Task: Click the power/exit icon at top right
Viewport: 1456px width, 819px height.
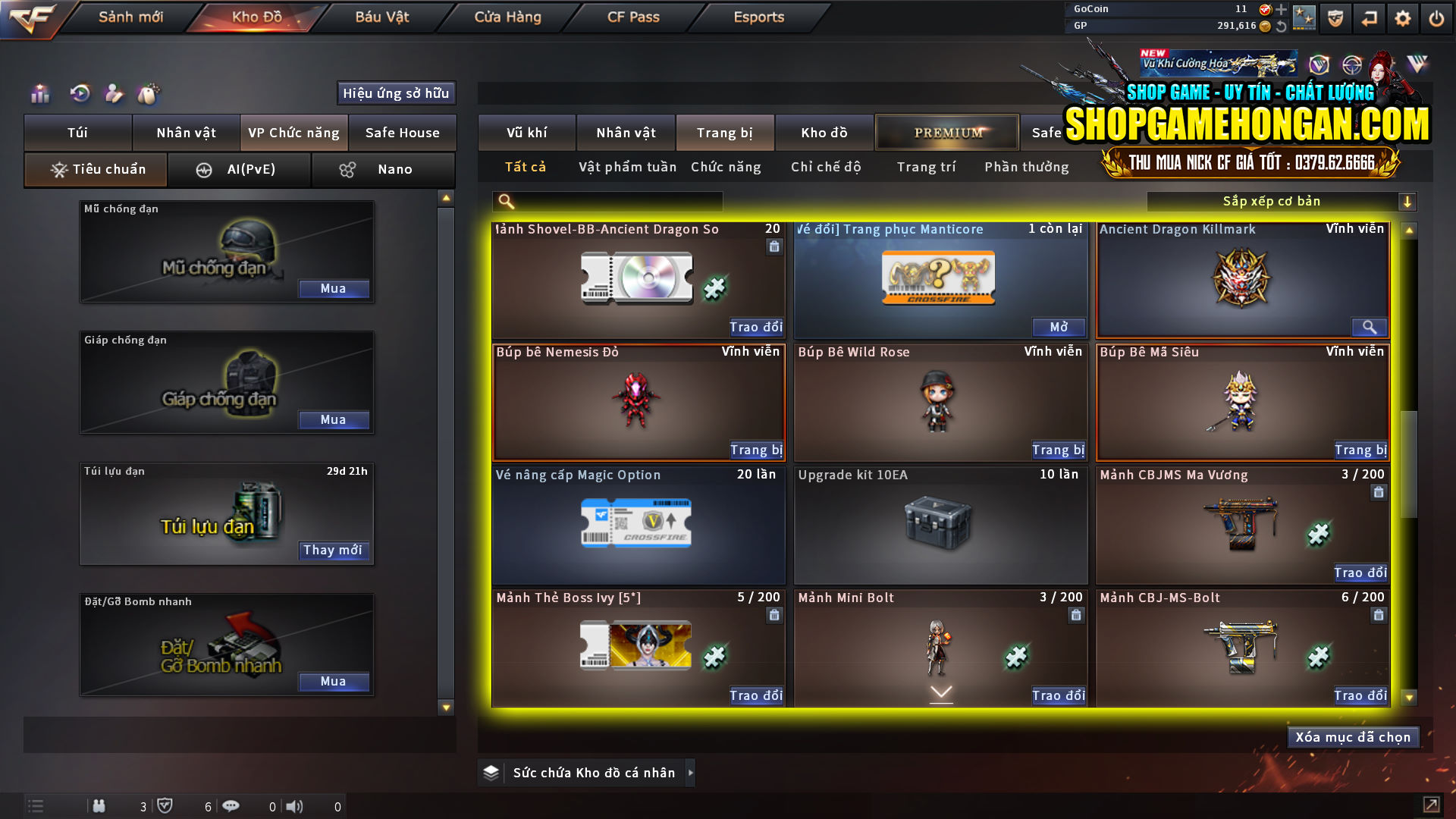Action: (x=1437, y=18)
